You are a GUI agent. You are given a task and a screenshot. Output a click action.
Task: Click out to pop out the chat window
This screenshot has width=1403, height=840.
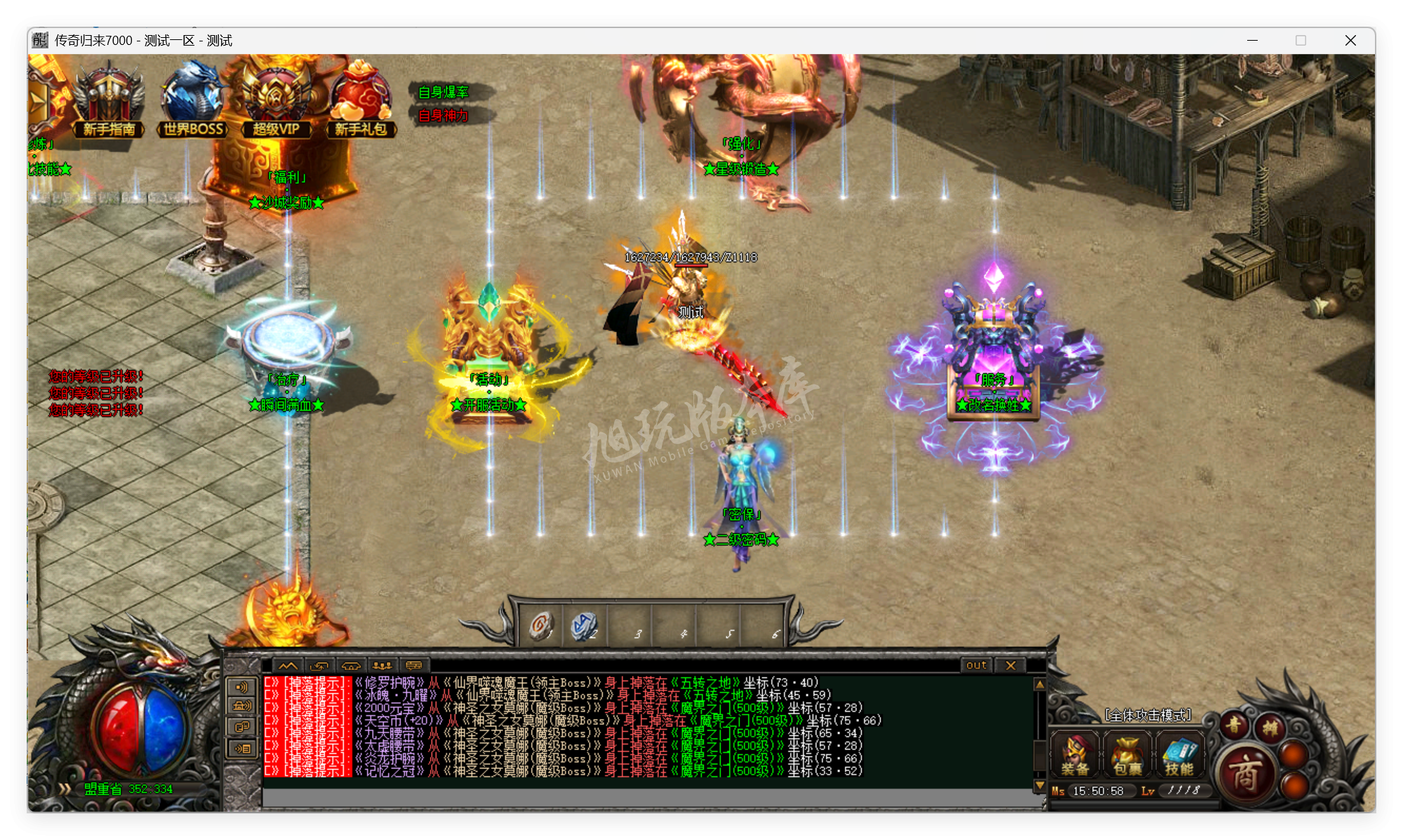[976, 665]
